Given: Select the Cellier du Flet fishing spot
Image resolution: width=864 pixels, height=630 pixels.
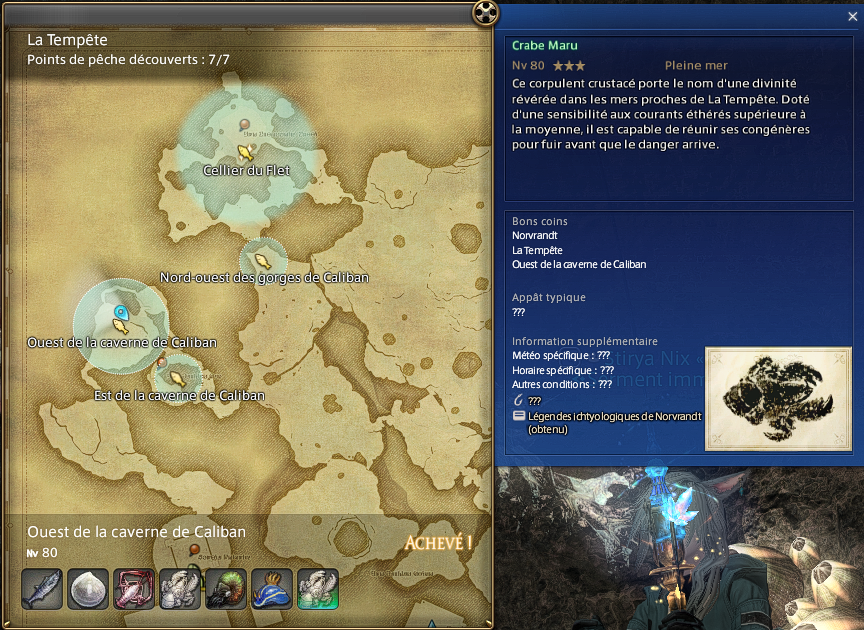Looking at the screenshot, I should (244, 152).
